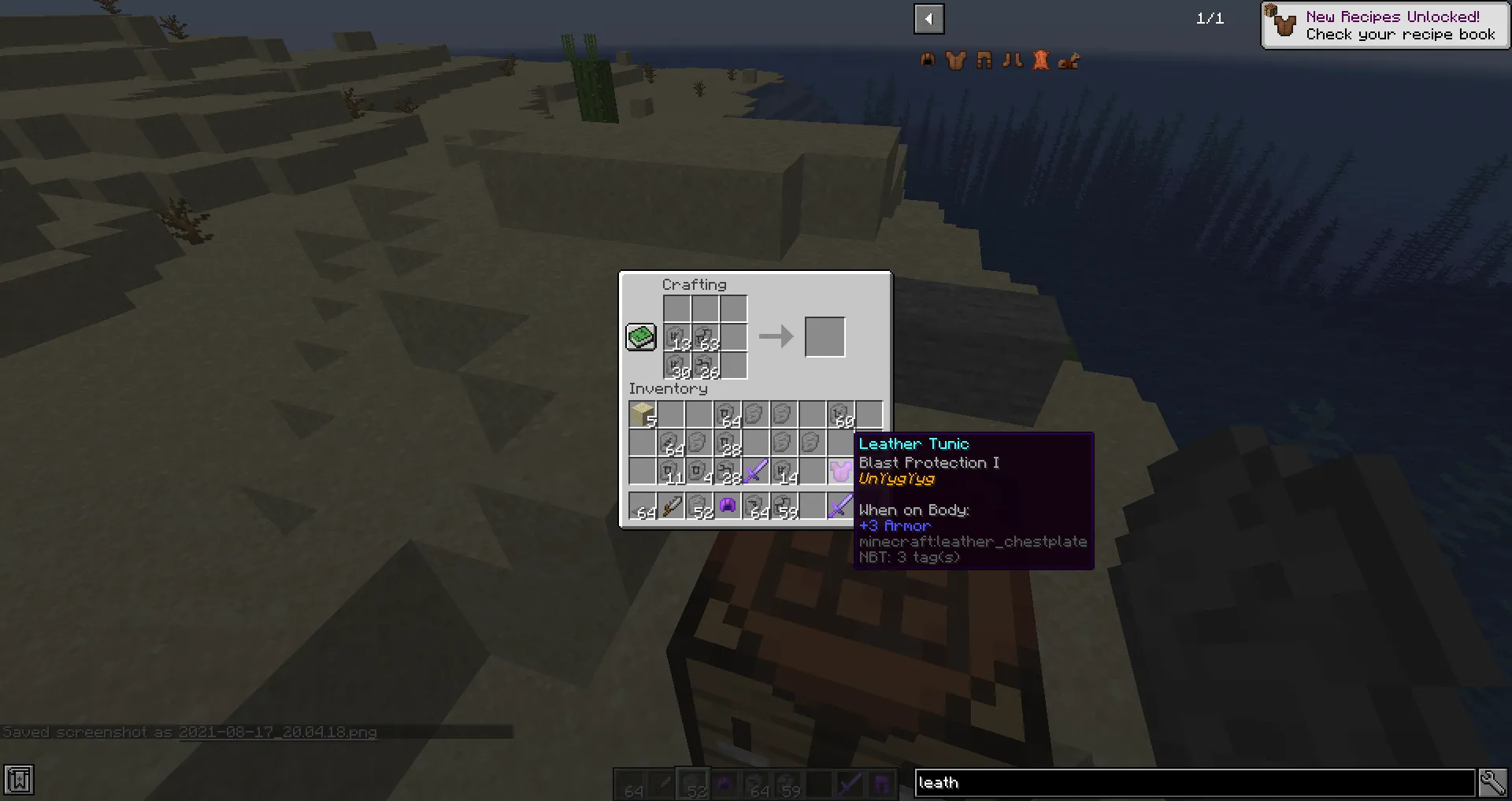Select the golden sword in the bottom row

click(672, 506)
